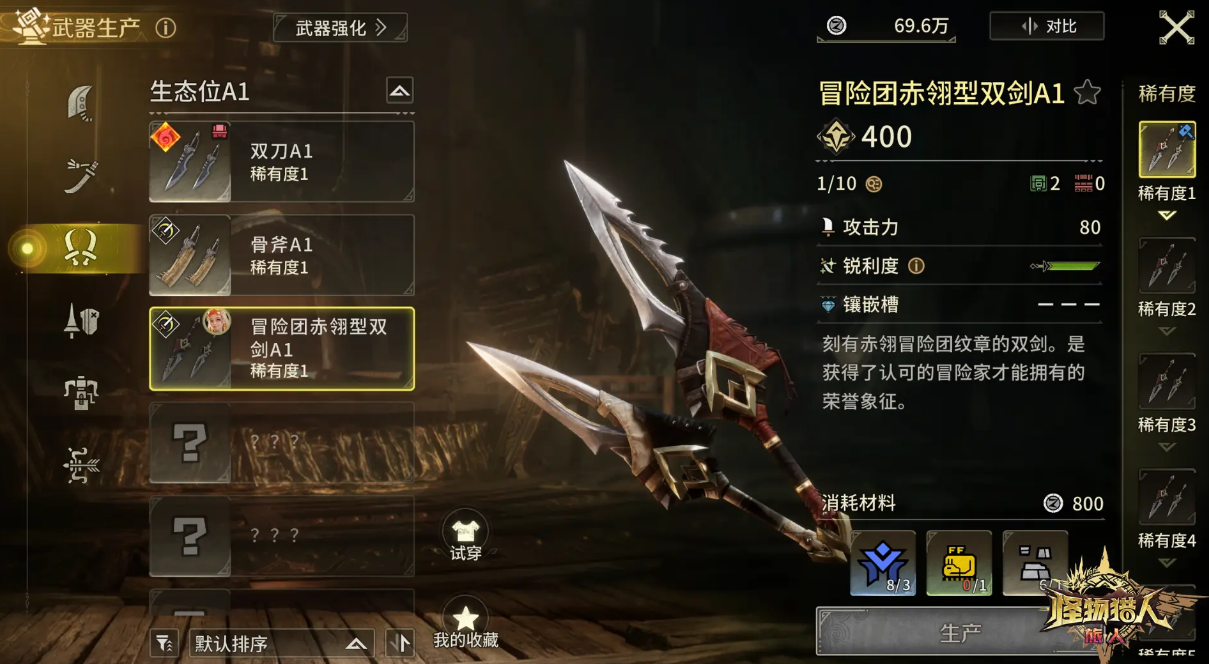Show the info tooltip beside 武器生产
The width and height of the screenshot is (1209, 664).
[x=166, y=28]
